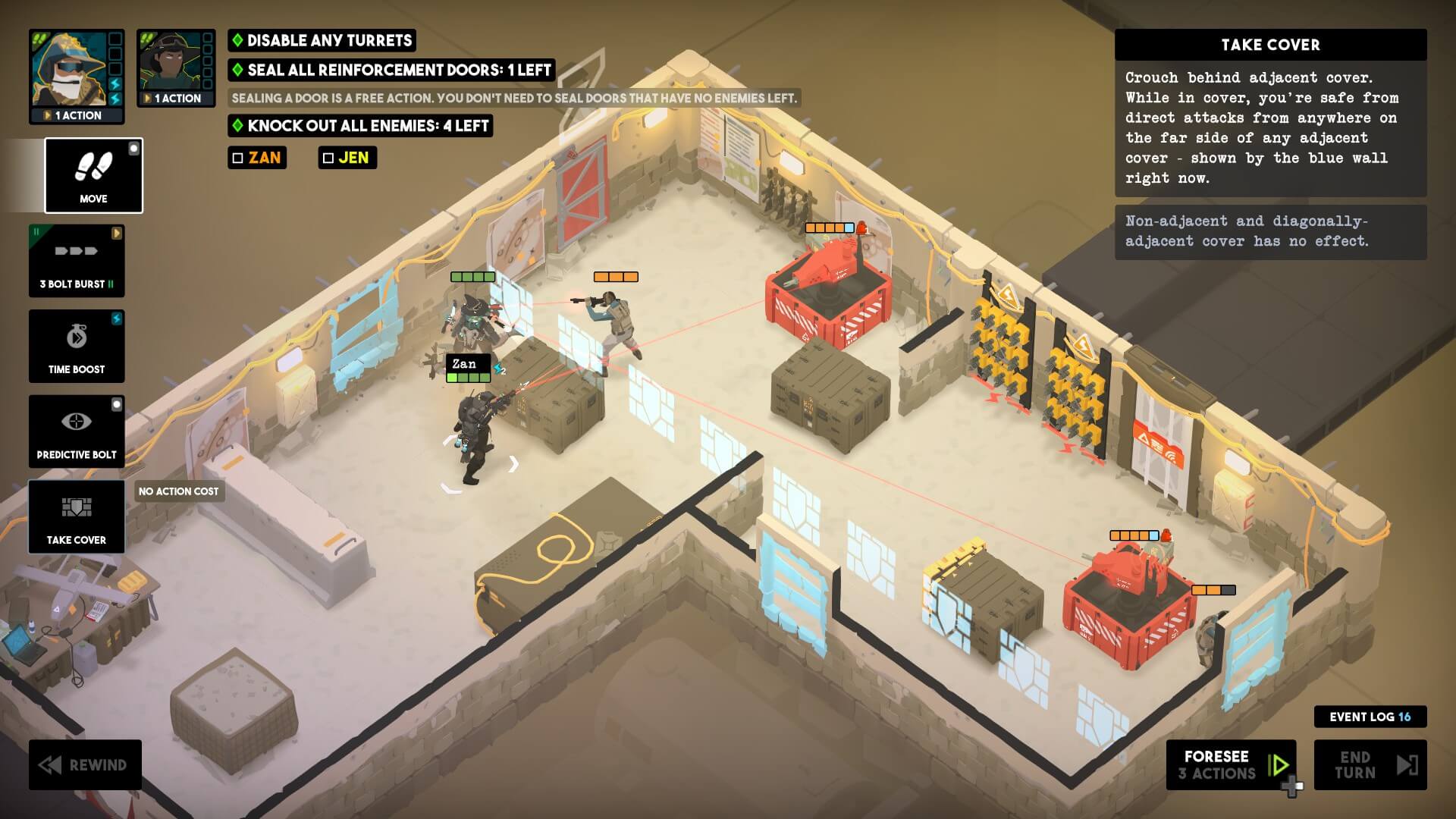Activate Take Cover
Screen dimensions: 1456x819
(77, 516)
